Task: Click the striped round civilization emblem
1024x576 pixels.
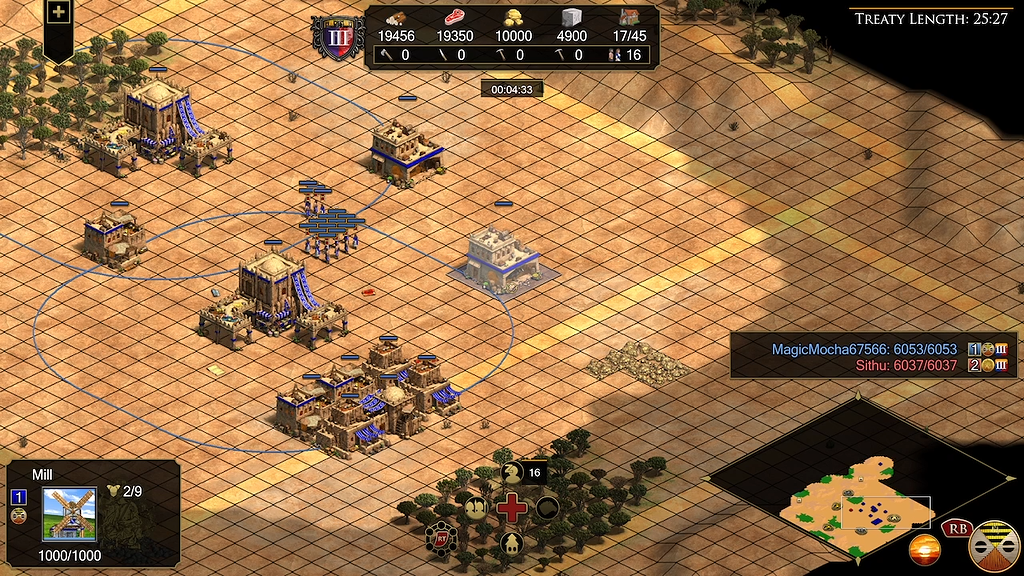Action: [994, 545]
